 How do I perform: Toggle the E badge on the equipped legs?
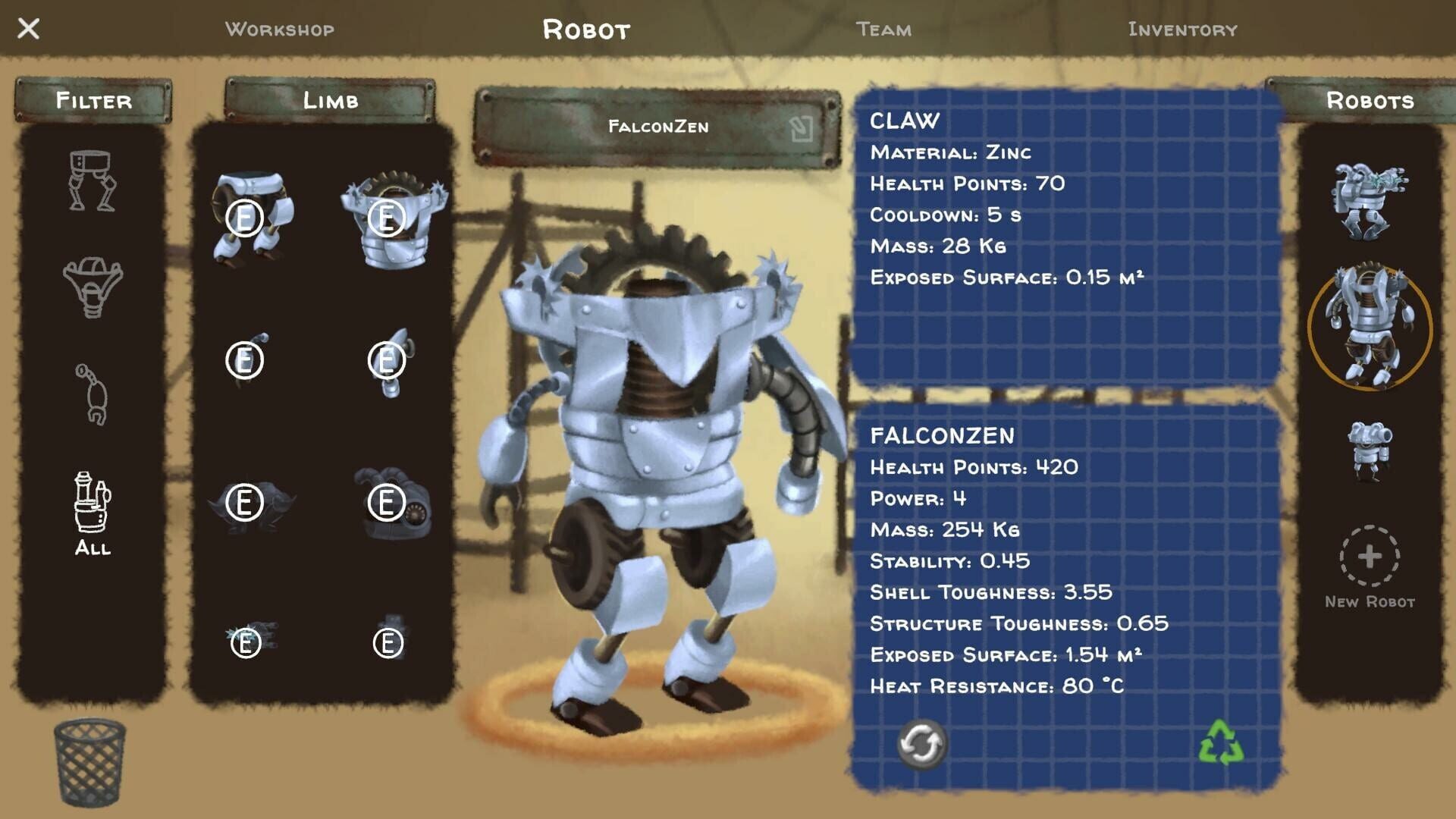coord(244,220)
